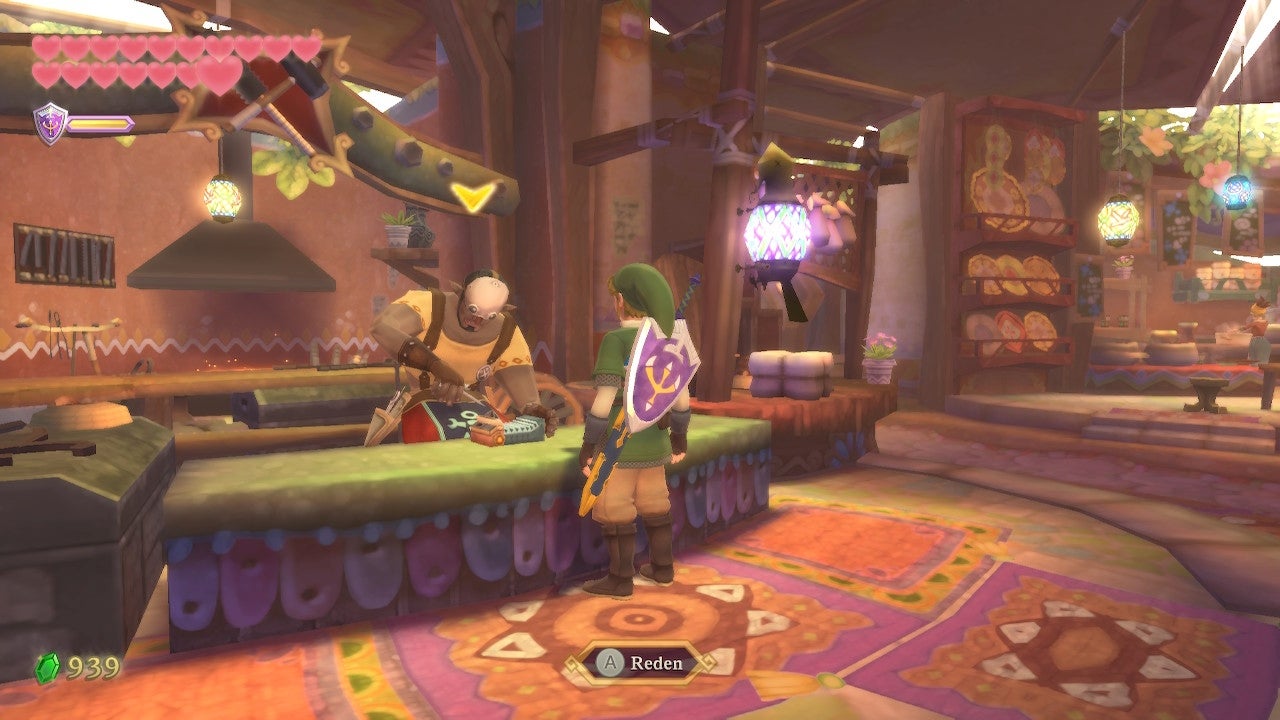1280x720 pixels.
Task: Select the potted pink flowers near the cushions
Action: (879, 353)
